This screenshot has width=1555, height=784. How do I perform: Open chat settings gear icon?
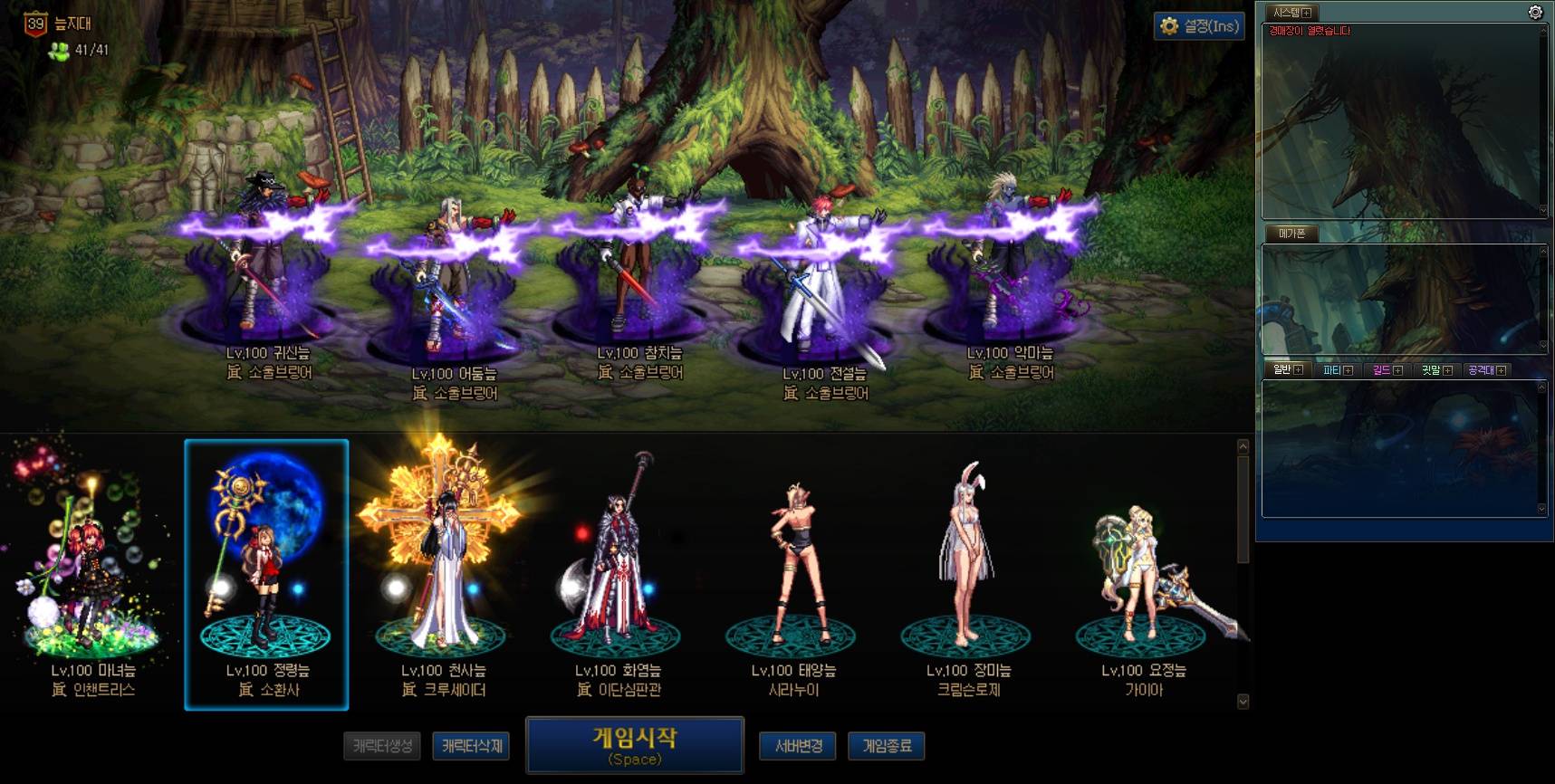click(x=1535, y=12)
